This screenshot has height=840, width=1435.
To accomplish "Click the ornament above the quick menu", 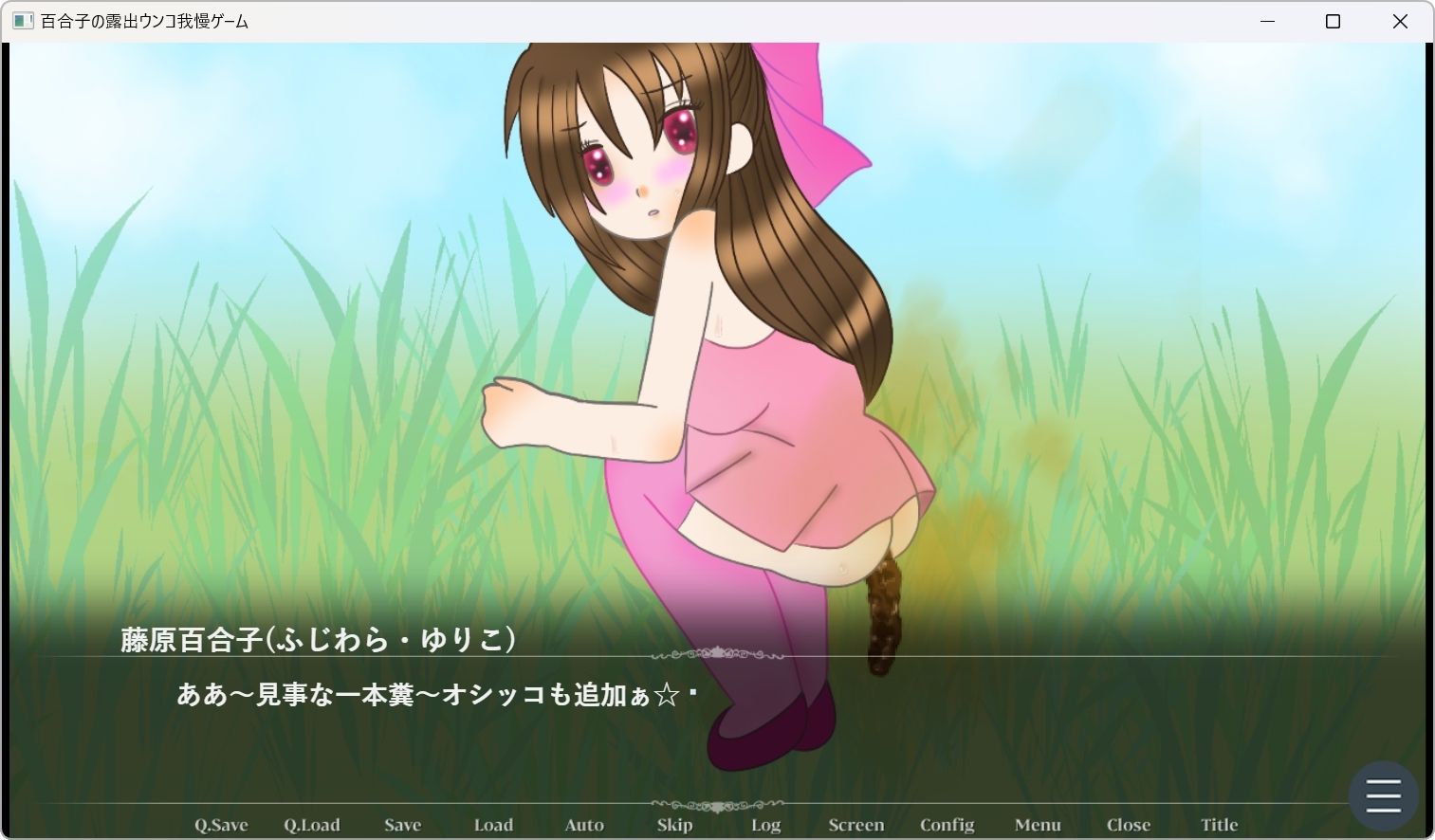I will pyautogui.click(x=717, y=803).
